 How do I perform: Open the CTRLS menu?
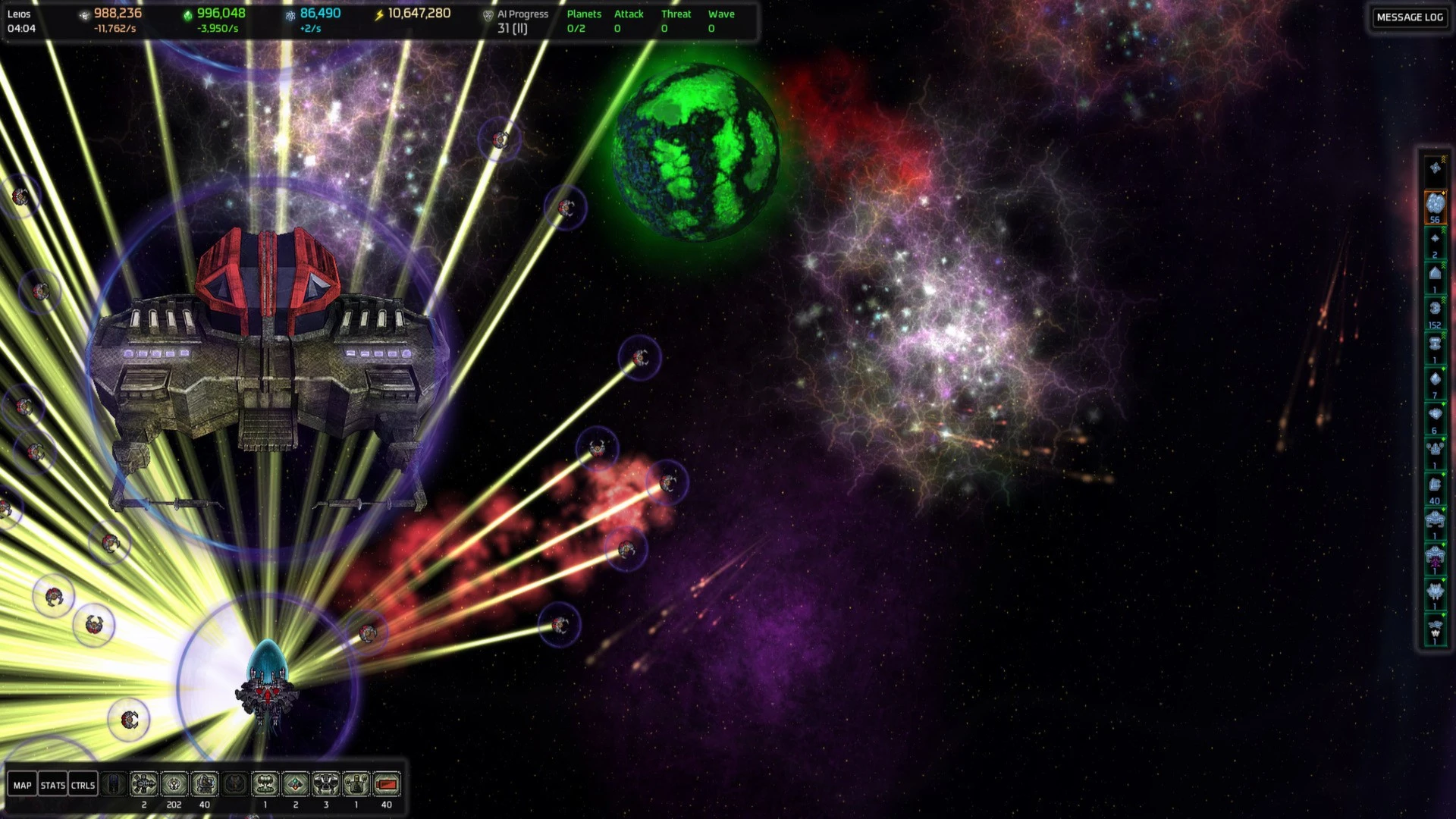[x=83, y=785]
